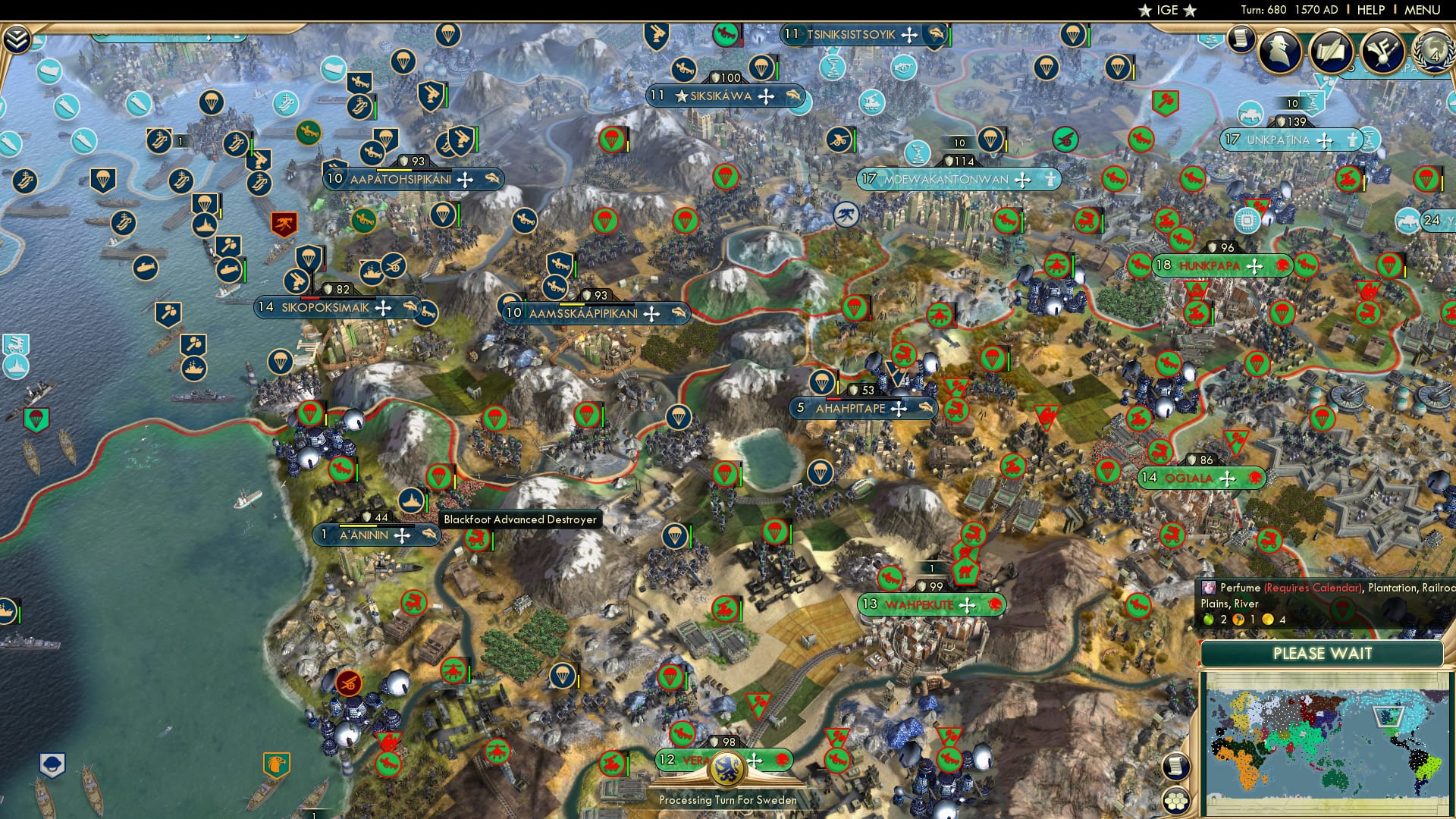Open the MENU
1456x819 pixels.
pyautogui.click(x=1424, y=8)
